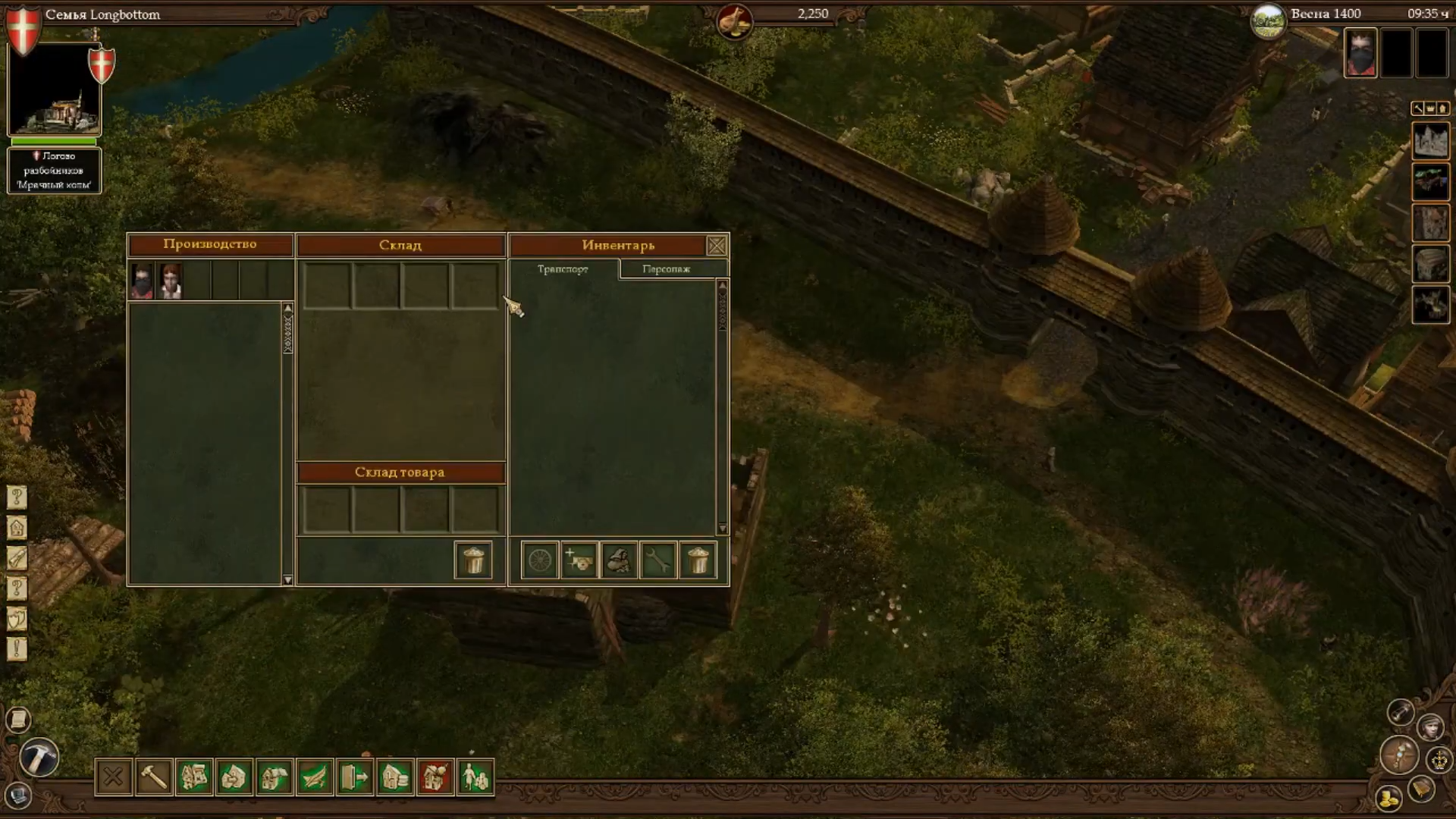Screen dimensions: 1456x819
Task: Click the crown icon button
Action: [x=1439, y=759]
